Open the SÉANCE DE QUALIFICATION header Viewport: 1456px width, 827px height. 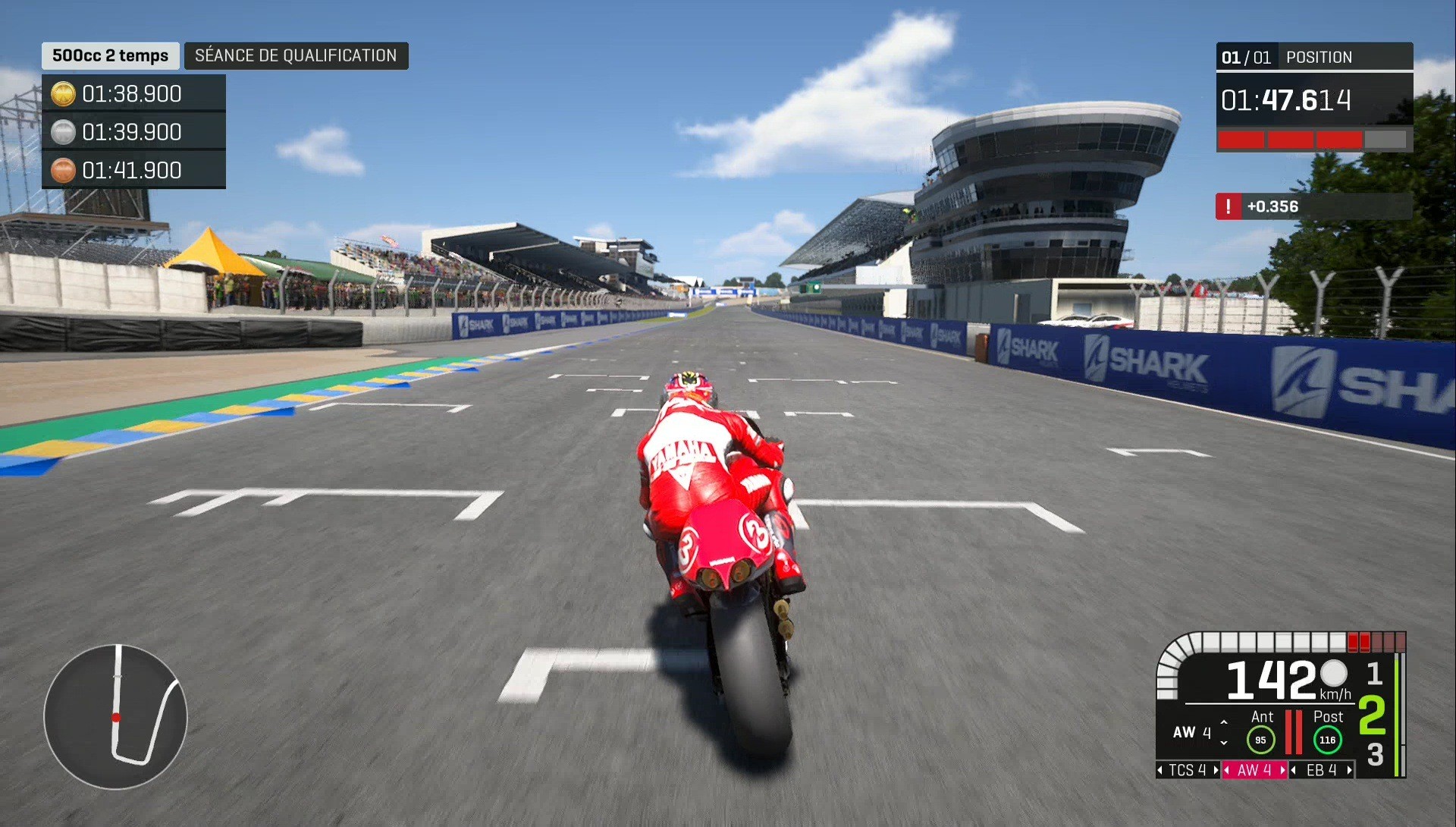[x=296, y=55]
